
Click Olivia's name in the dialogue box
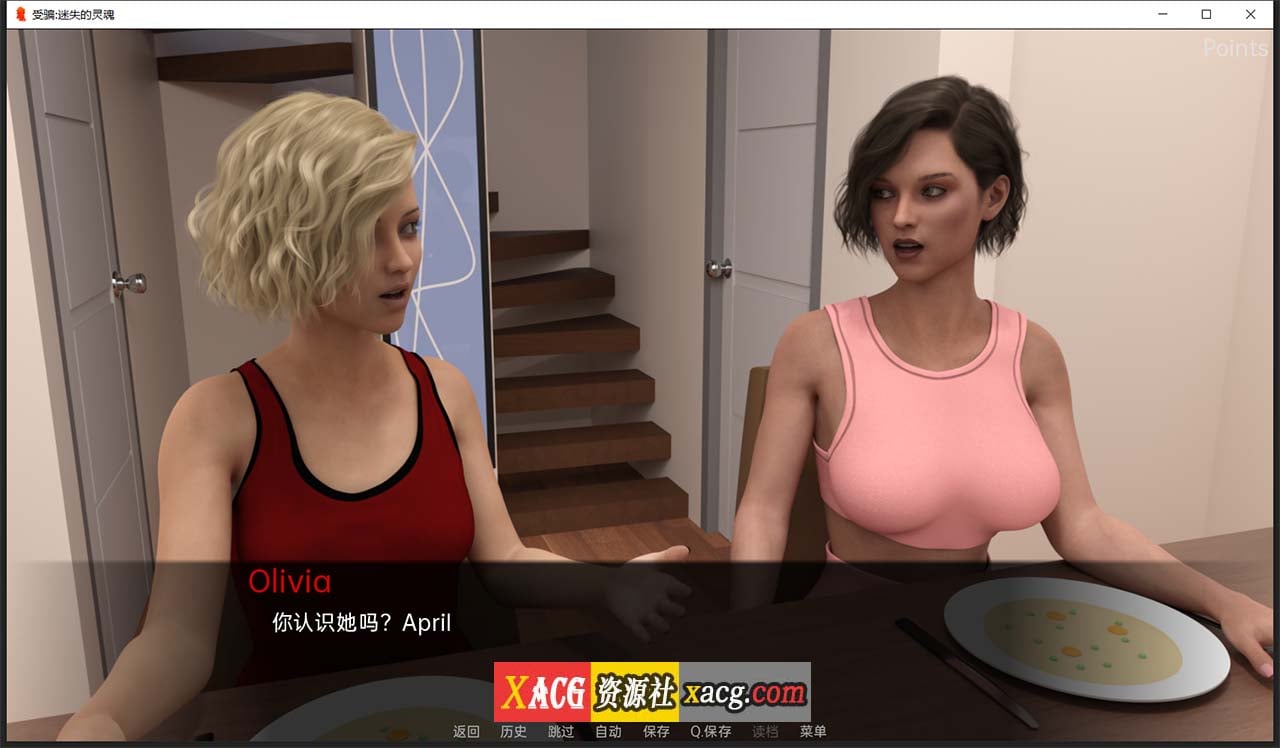292,582
